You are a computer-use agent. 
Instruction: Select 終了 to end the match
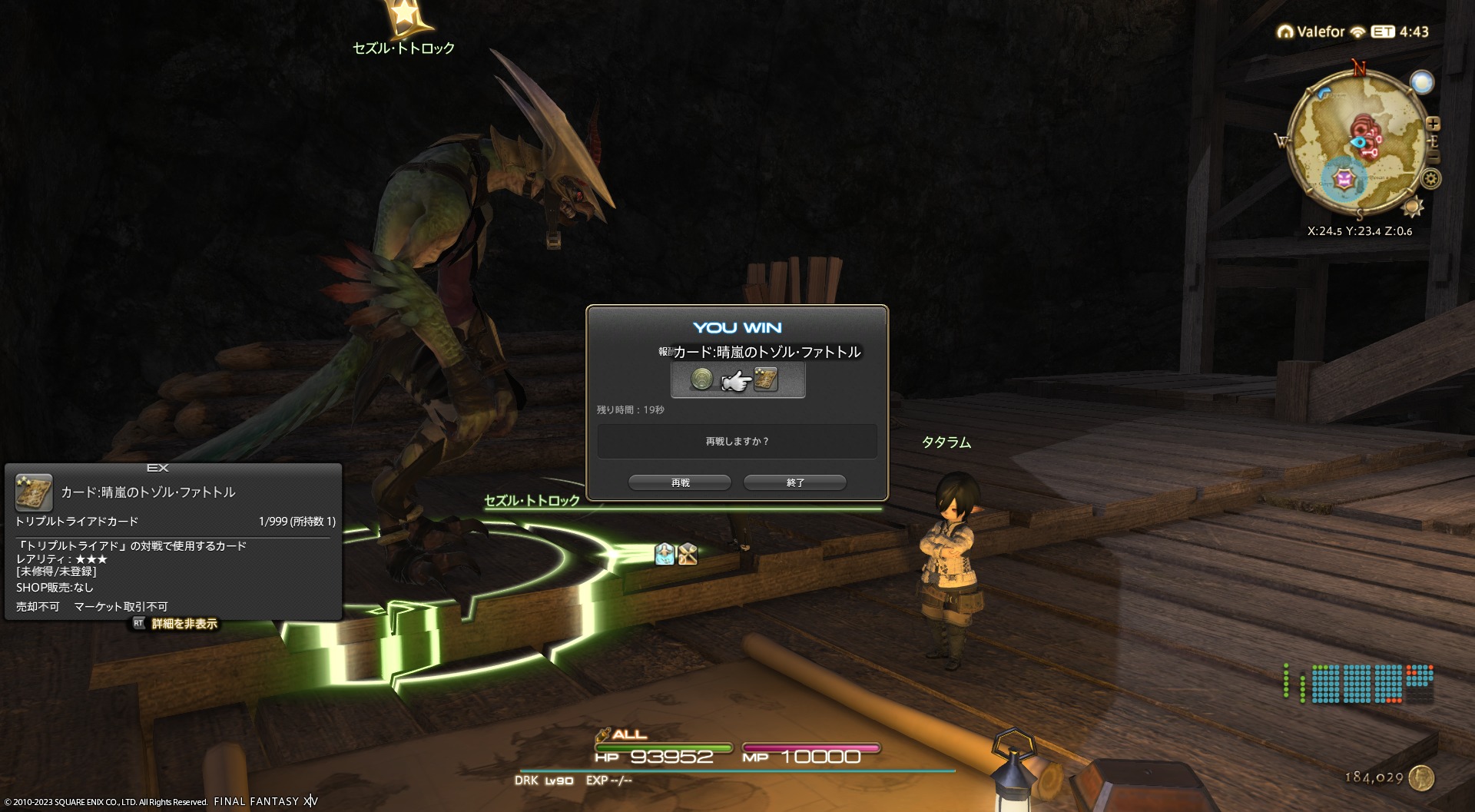click(x=795, y=482)
